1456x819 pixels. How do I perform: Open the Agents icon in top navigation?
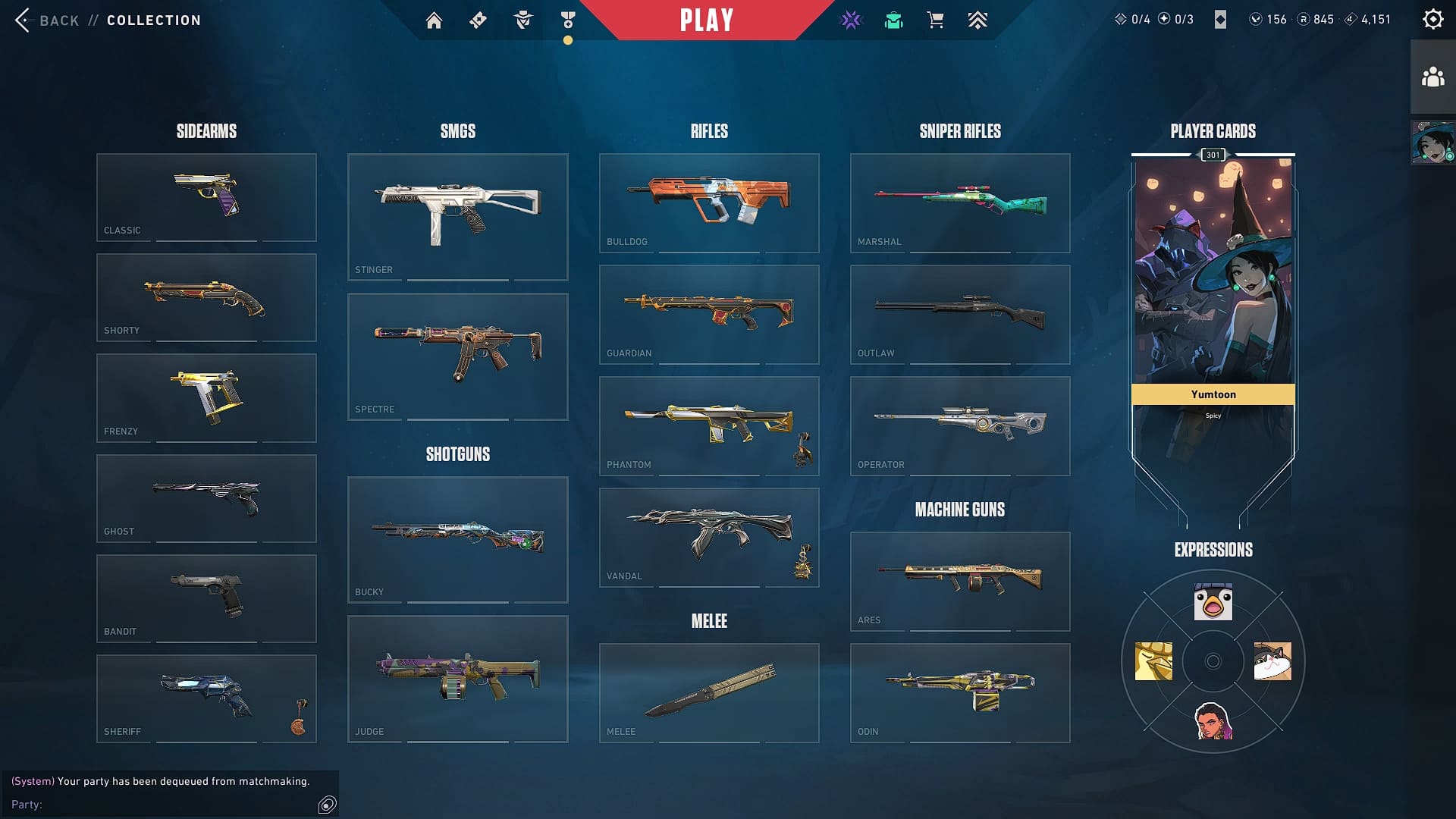pos(522,20)
